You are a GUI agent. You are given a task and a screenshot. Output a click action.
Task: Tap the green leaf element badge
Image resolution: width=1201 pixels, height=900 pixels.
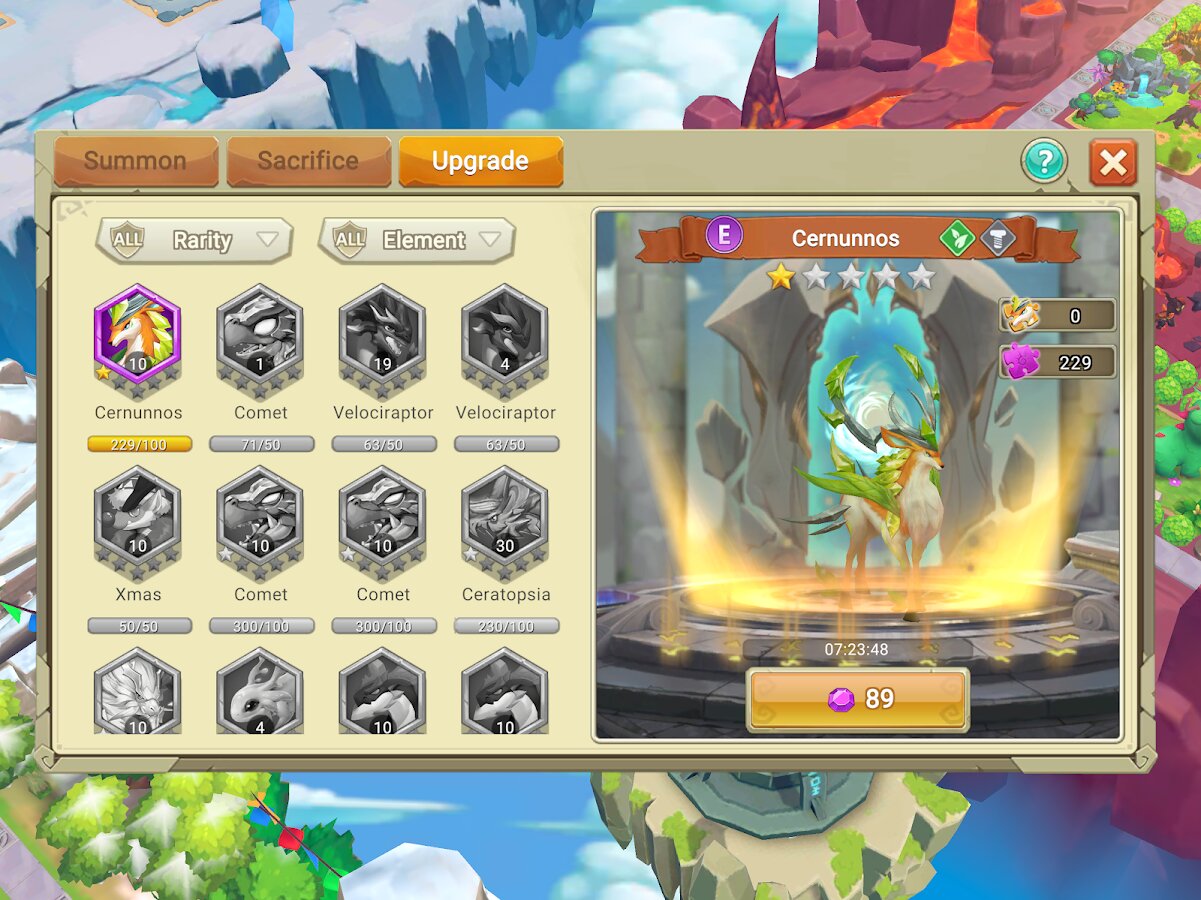coord(957,238)
